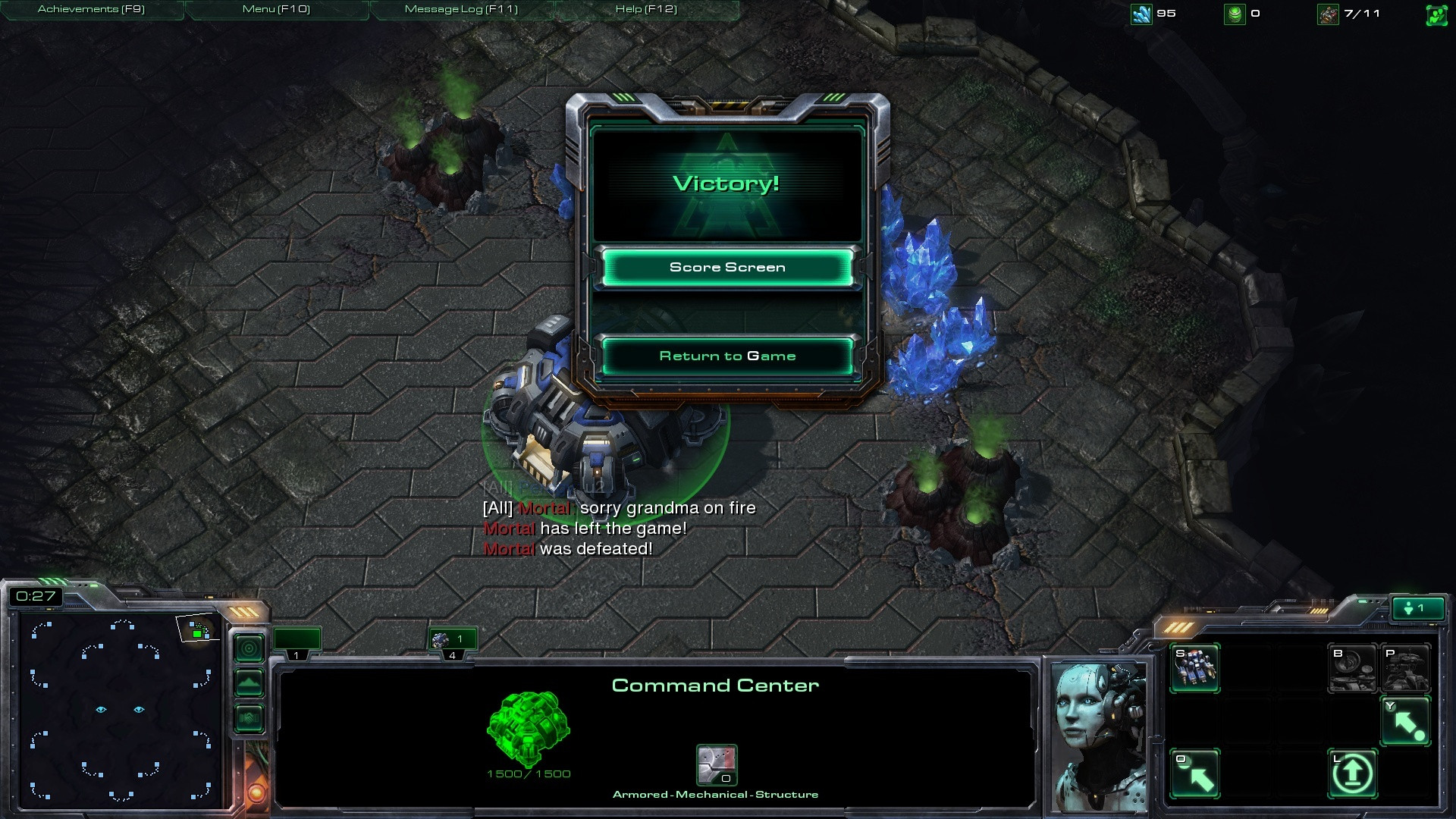Open the Achievements panel
Image resolution: width=1456 pixels, height=819 pixels.
(91, 9)
